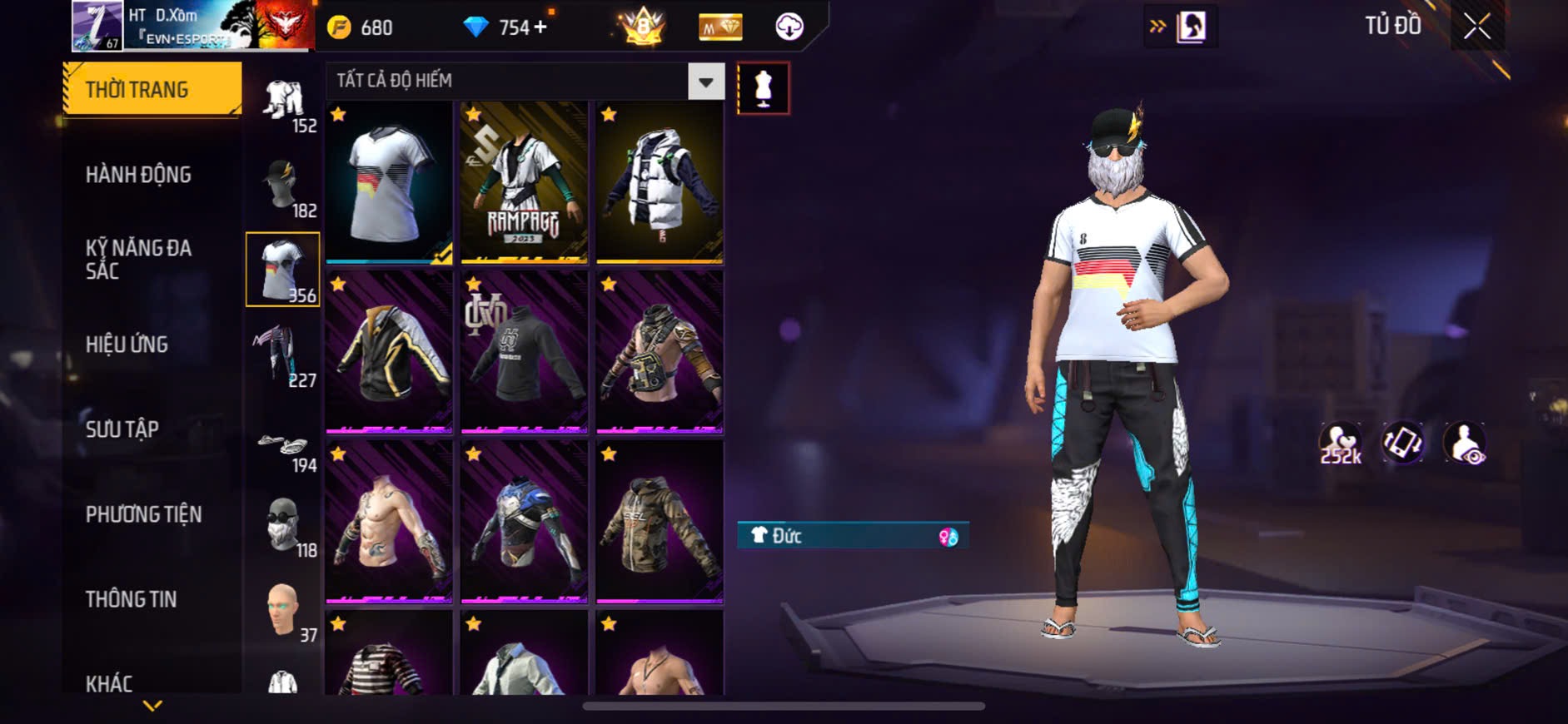Select the black and gold jacket
Image resolution: width=1568 pixels, height=724 pixels.
(389, 353)
